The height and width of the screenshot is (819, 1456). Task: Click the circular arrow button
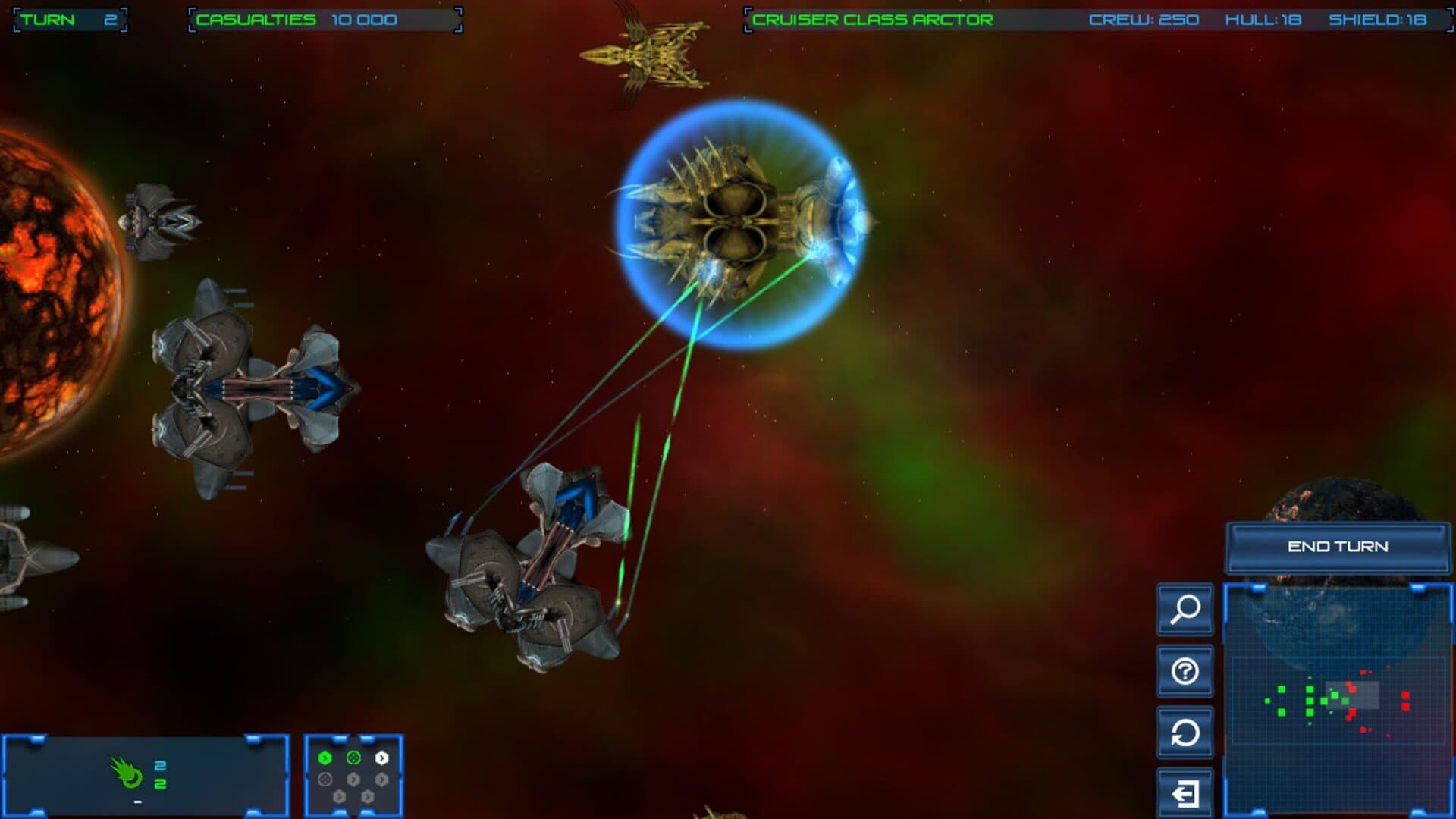[1185, 733]
